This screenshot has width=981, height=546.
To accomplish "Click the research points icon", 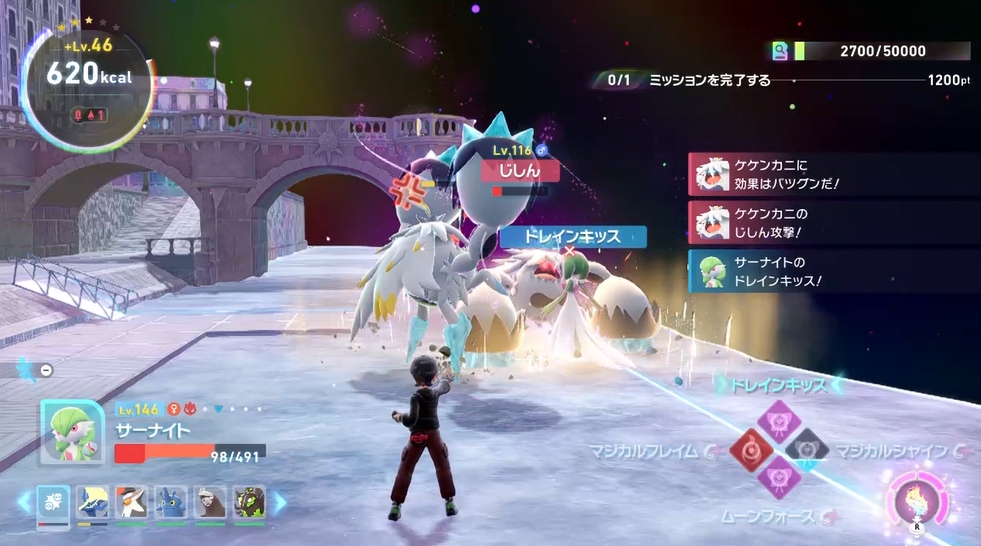I will (780, 51).
